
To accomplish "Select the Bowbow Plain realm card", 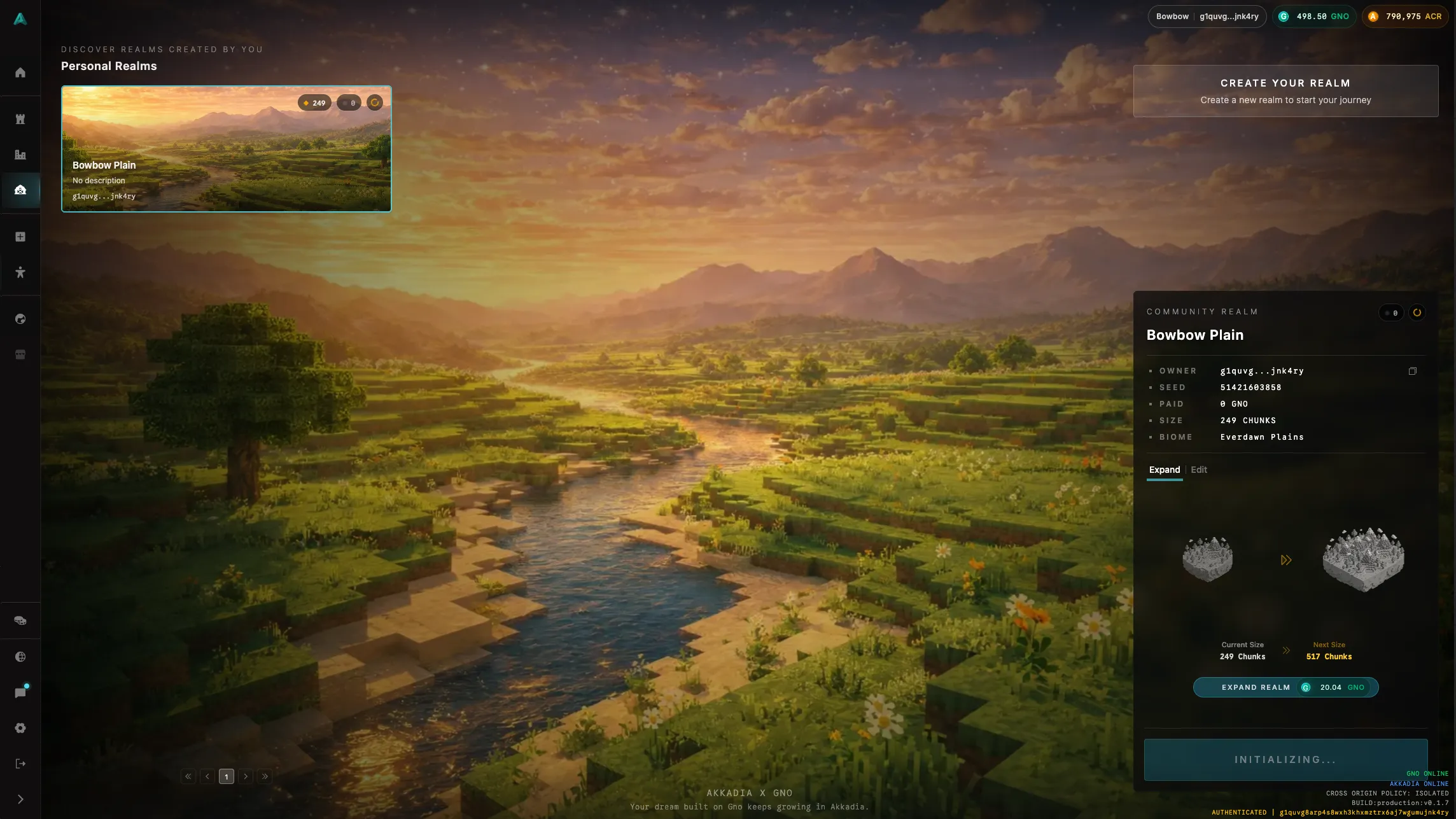I will tap(226, 148).
